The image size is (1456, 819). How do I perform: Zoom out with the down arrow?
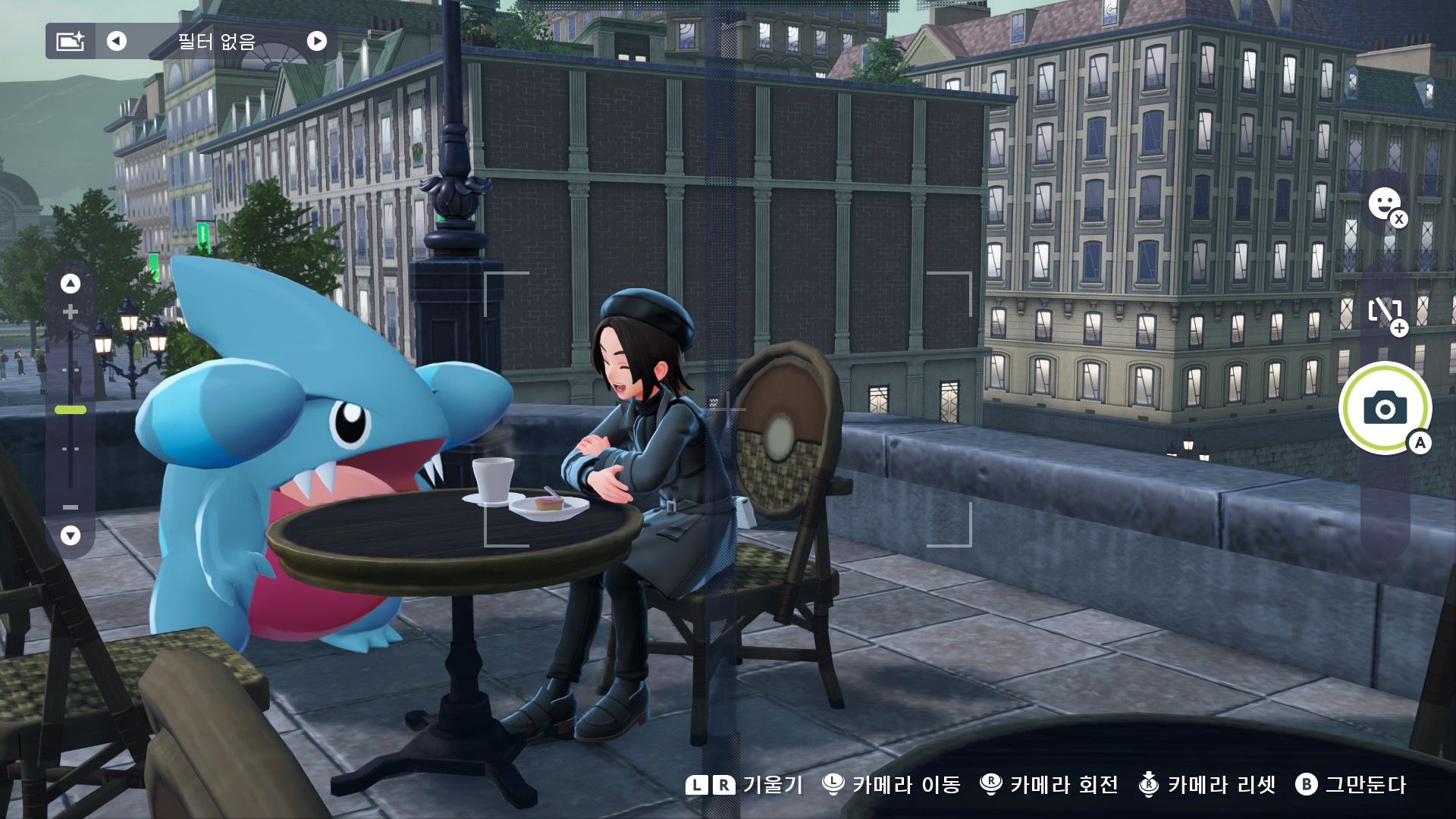pyautogui.click(x=71, y=535)
